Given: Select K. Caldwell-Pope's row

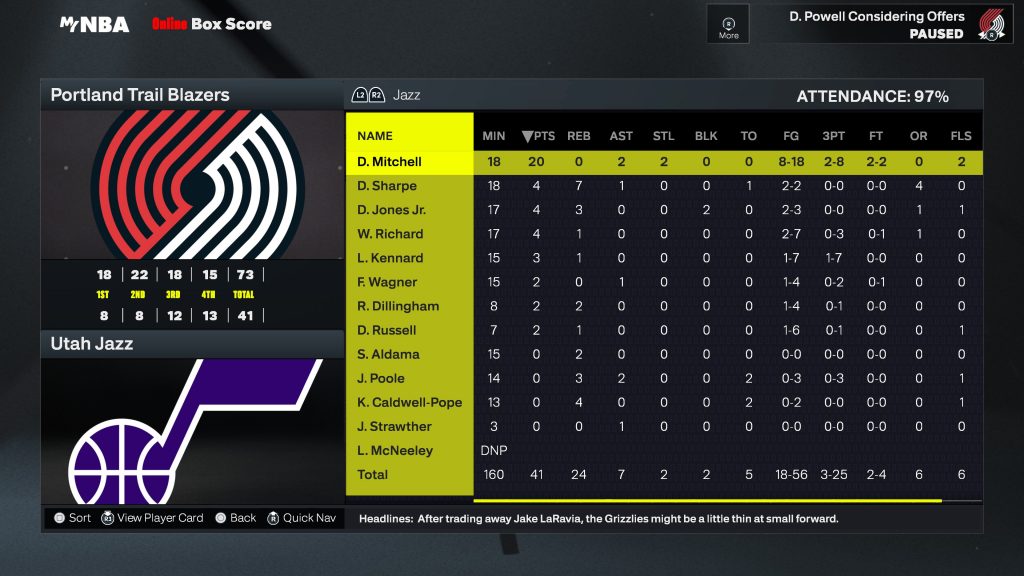Looking at the screenshot, I should click(410, 402).
